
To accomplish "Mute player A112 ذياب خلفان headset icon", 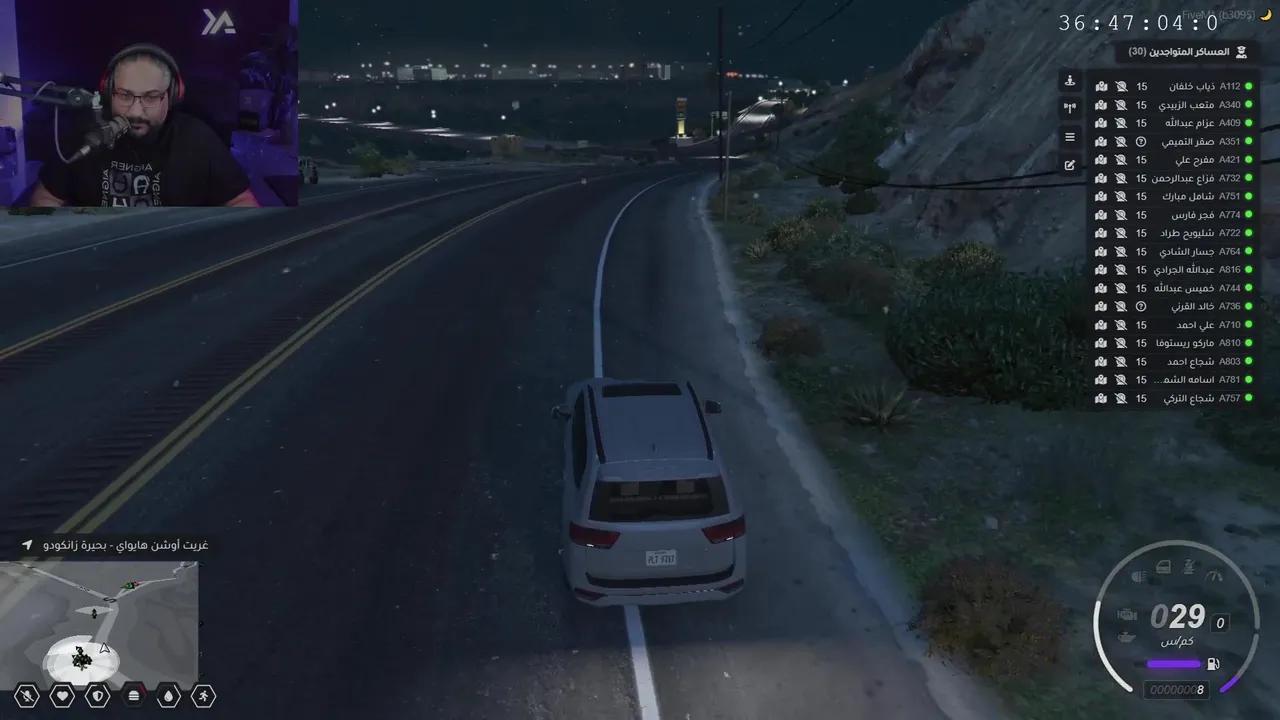I will coord(1121,87).
